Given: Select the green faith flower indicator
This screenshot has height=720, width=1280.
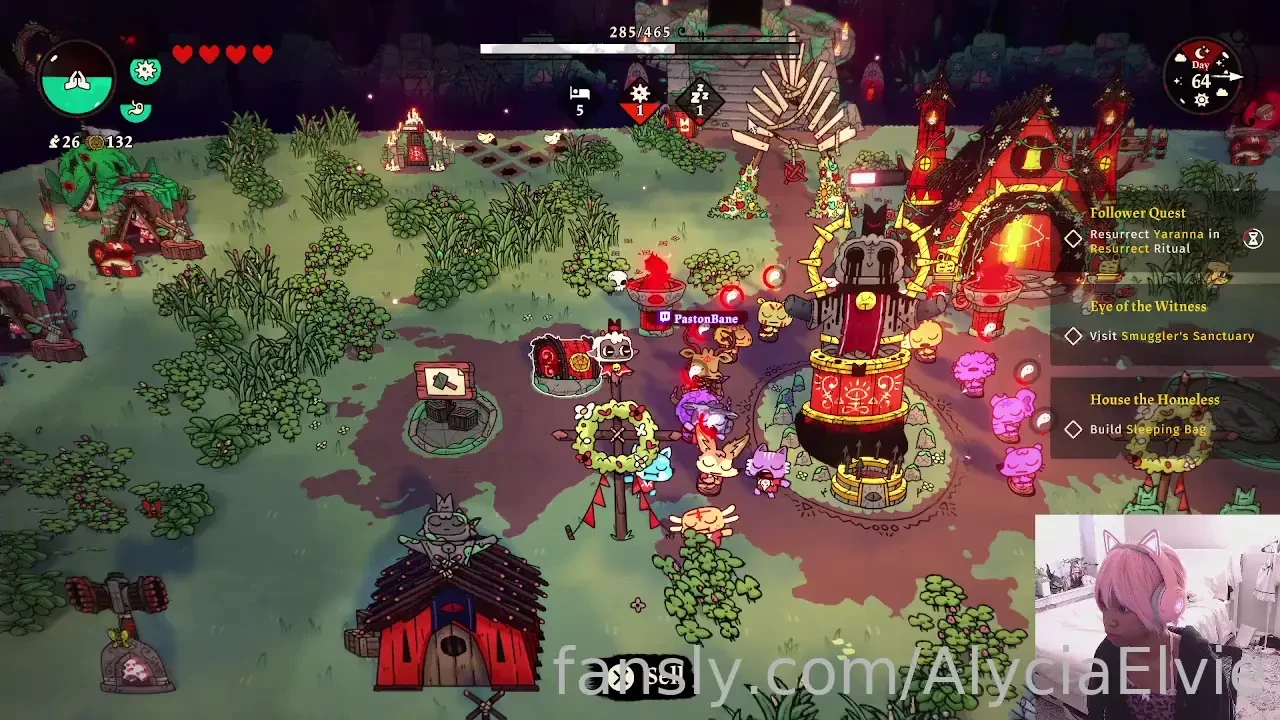Looking at the screenshot, I should coord(145,70).
